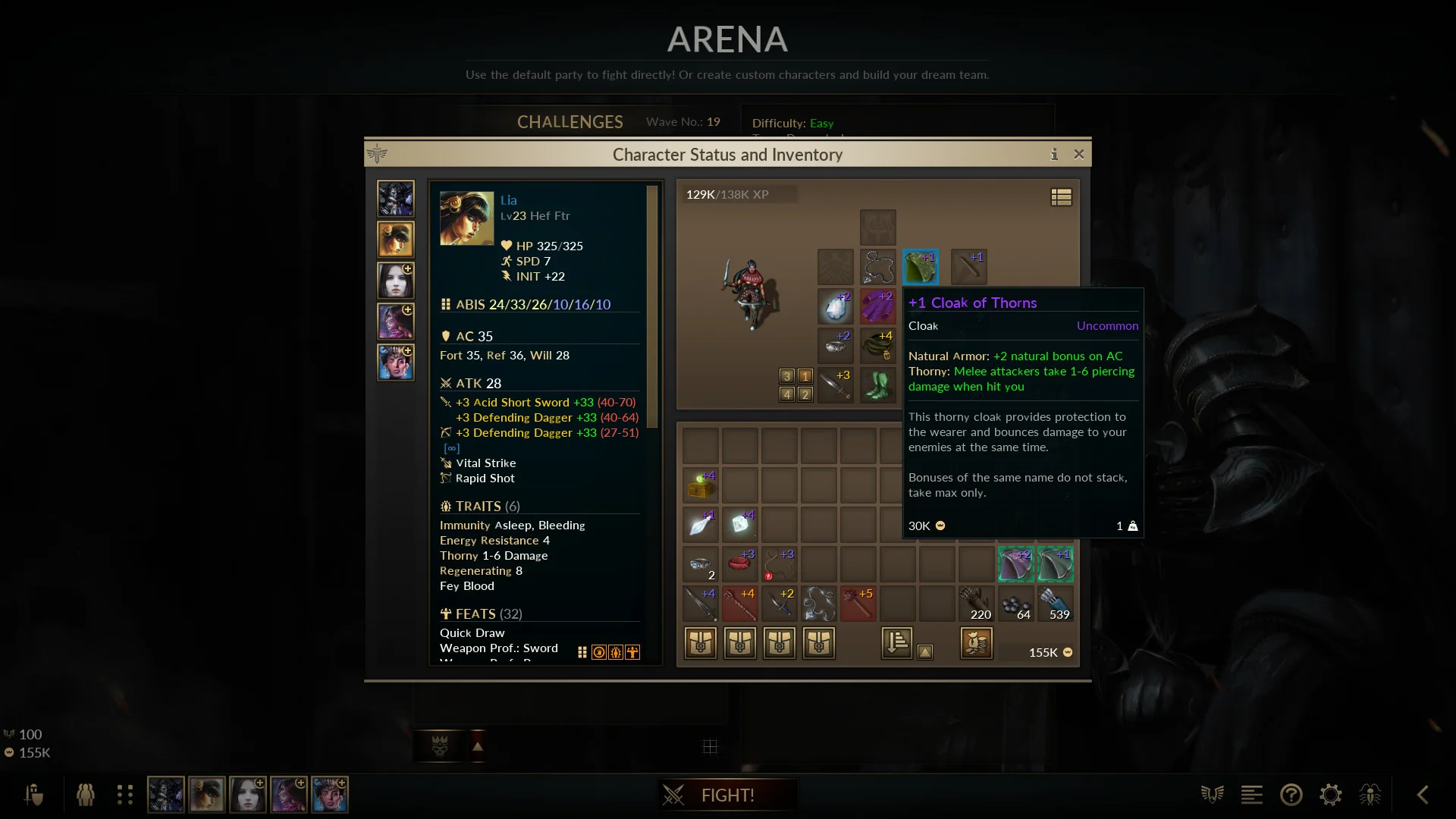Open the settings gear in bottom bar
The width and height of the screenshot is (1456, 819).
click(x=1331, y=795)
